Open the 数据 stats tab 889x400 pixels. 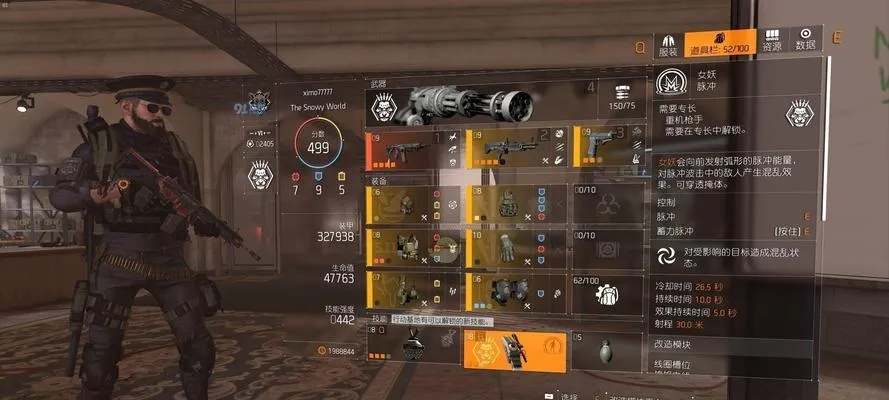(x=805, y=42)
